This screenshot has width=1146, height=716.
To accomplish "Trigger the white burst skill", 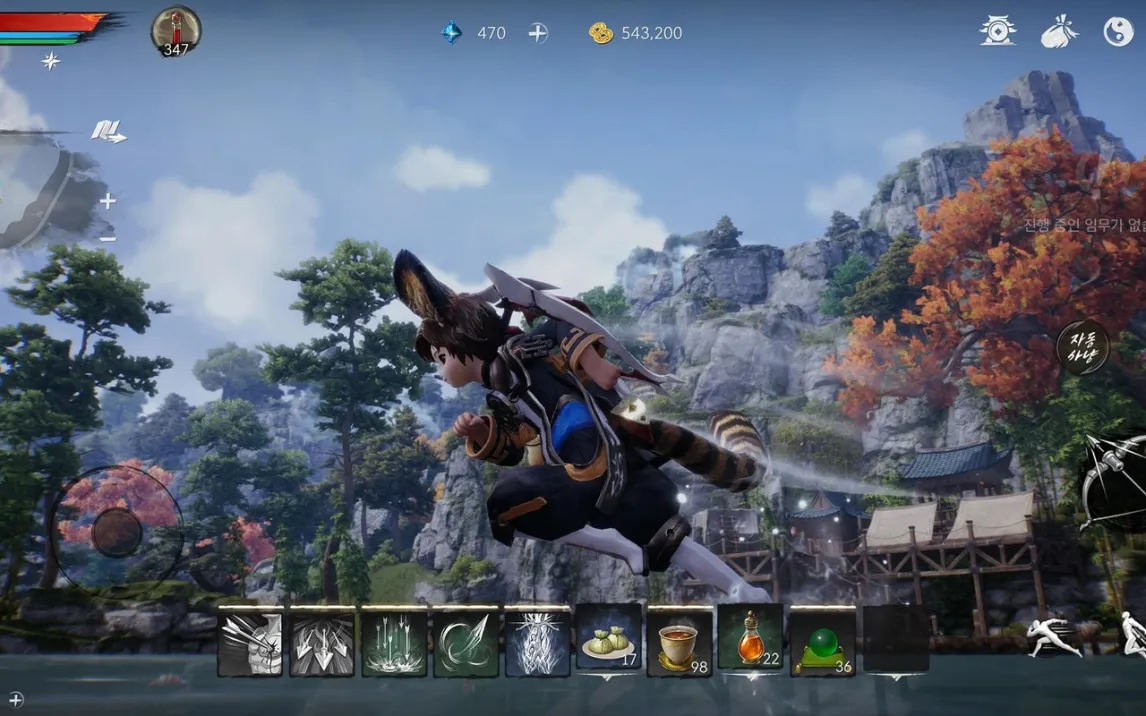I will (x=537, y=642).
